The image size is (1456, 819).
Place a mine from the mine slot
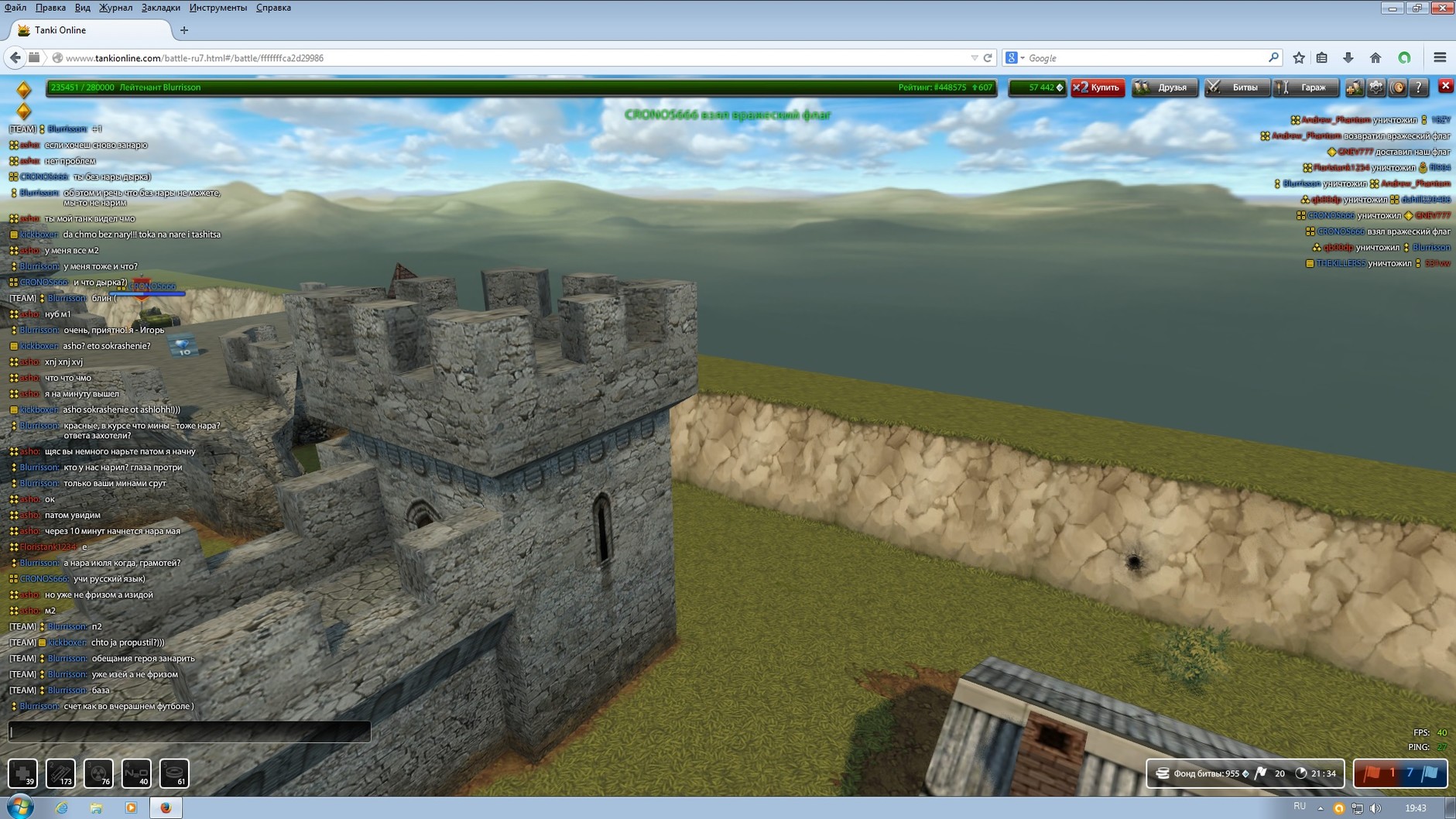(x=174, y=773)
